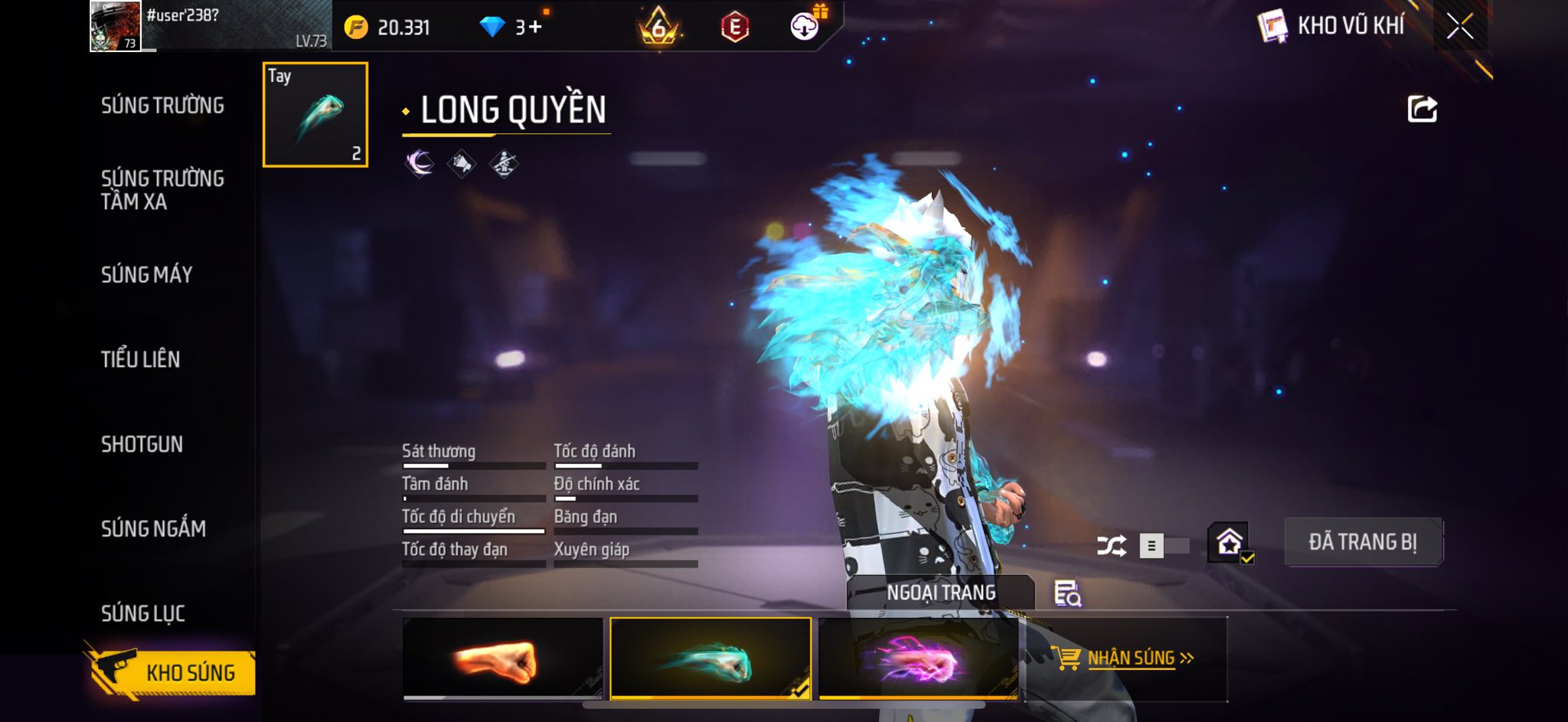
Task: Click the yellow Kho Súng button
Action: coord(175,673)
